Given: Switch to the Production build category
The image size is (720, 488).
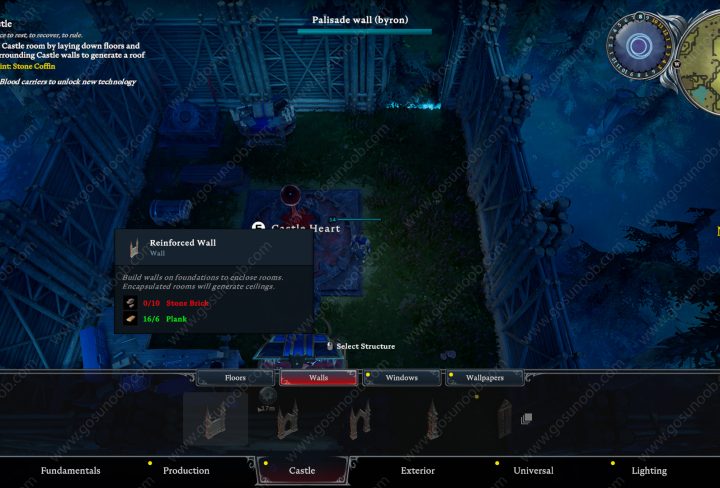Looking at the screenshot, I should (x=186, y=470).
